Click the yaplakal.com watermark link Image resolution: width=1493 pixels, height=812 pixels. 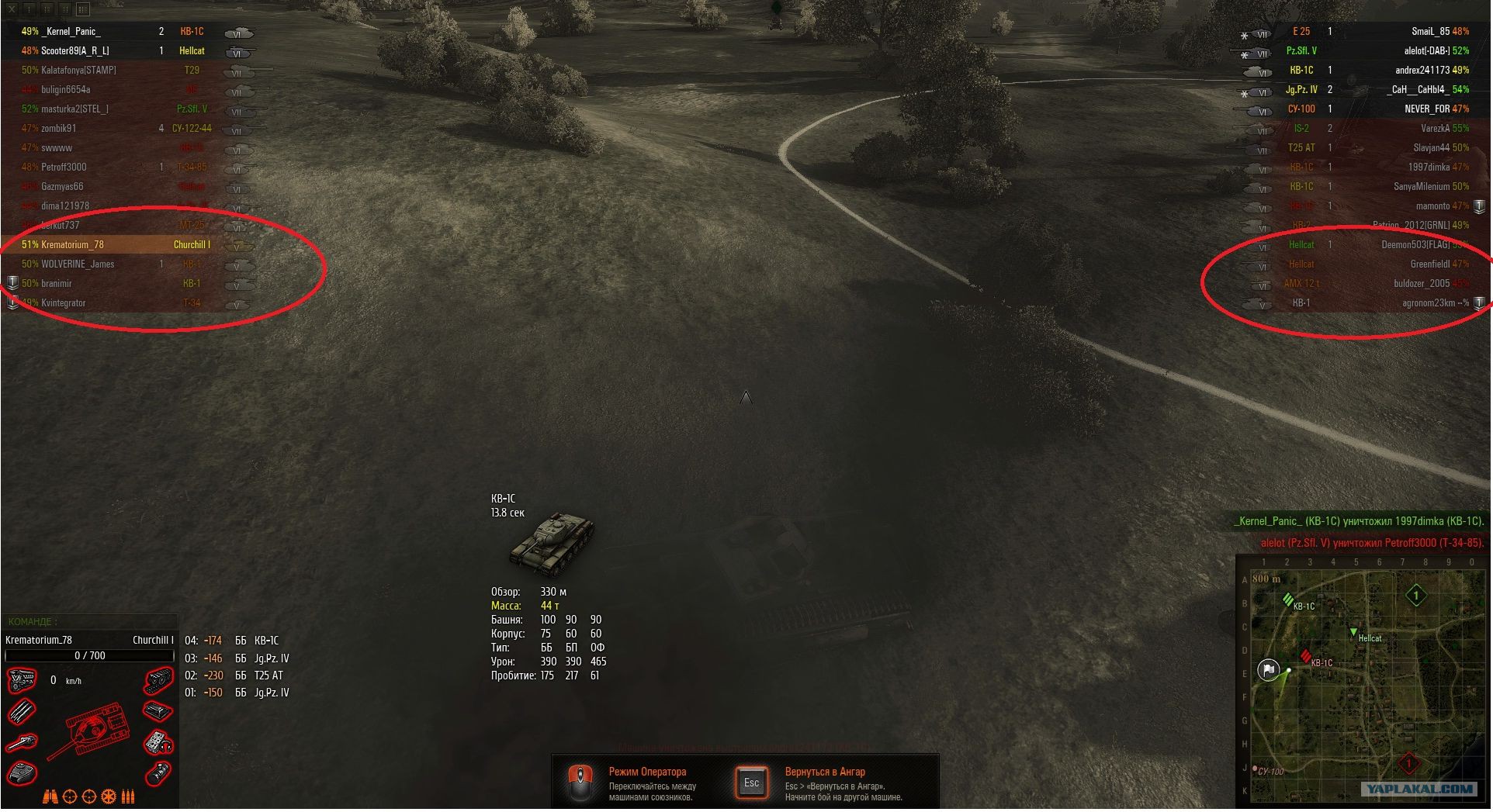pos(1419,790)
